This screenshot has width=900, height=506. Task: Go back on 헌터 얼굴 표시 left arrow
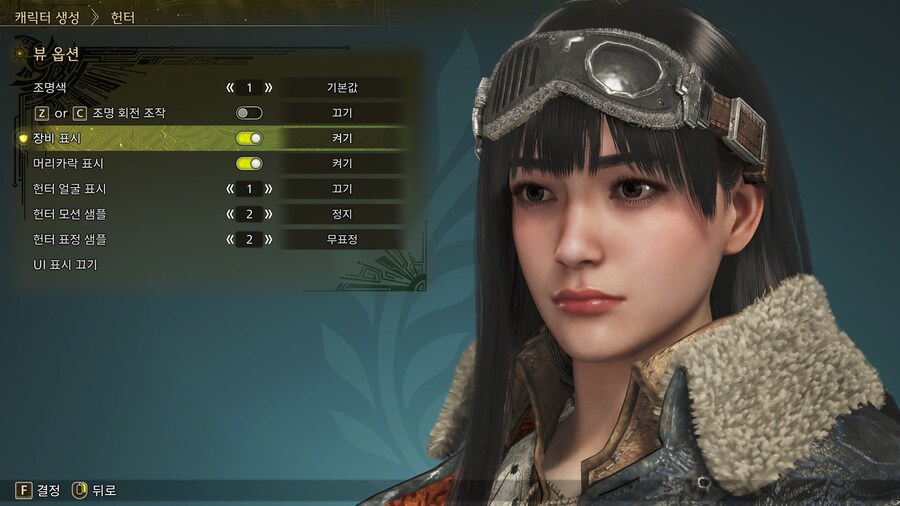point(230,189)
